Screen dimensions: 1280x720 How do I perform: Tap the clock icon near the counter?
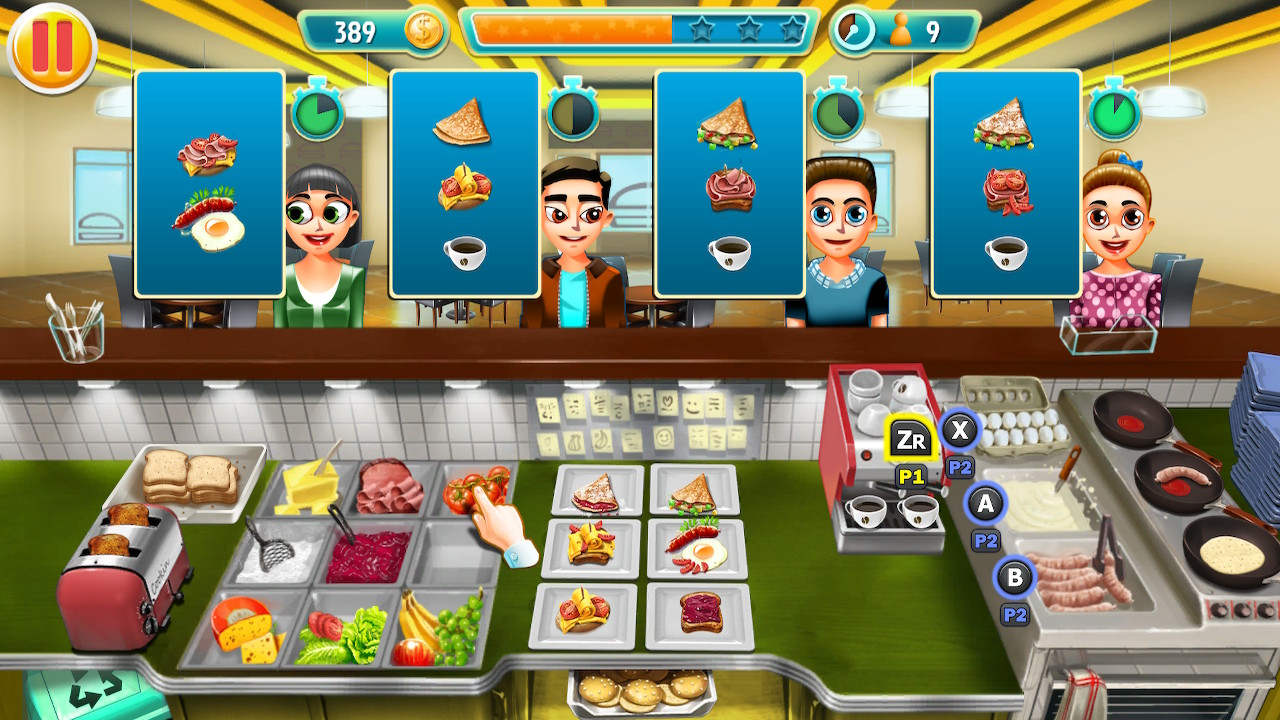[855, 30]
